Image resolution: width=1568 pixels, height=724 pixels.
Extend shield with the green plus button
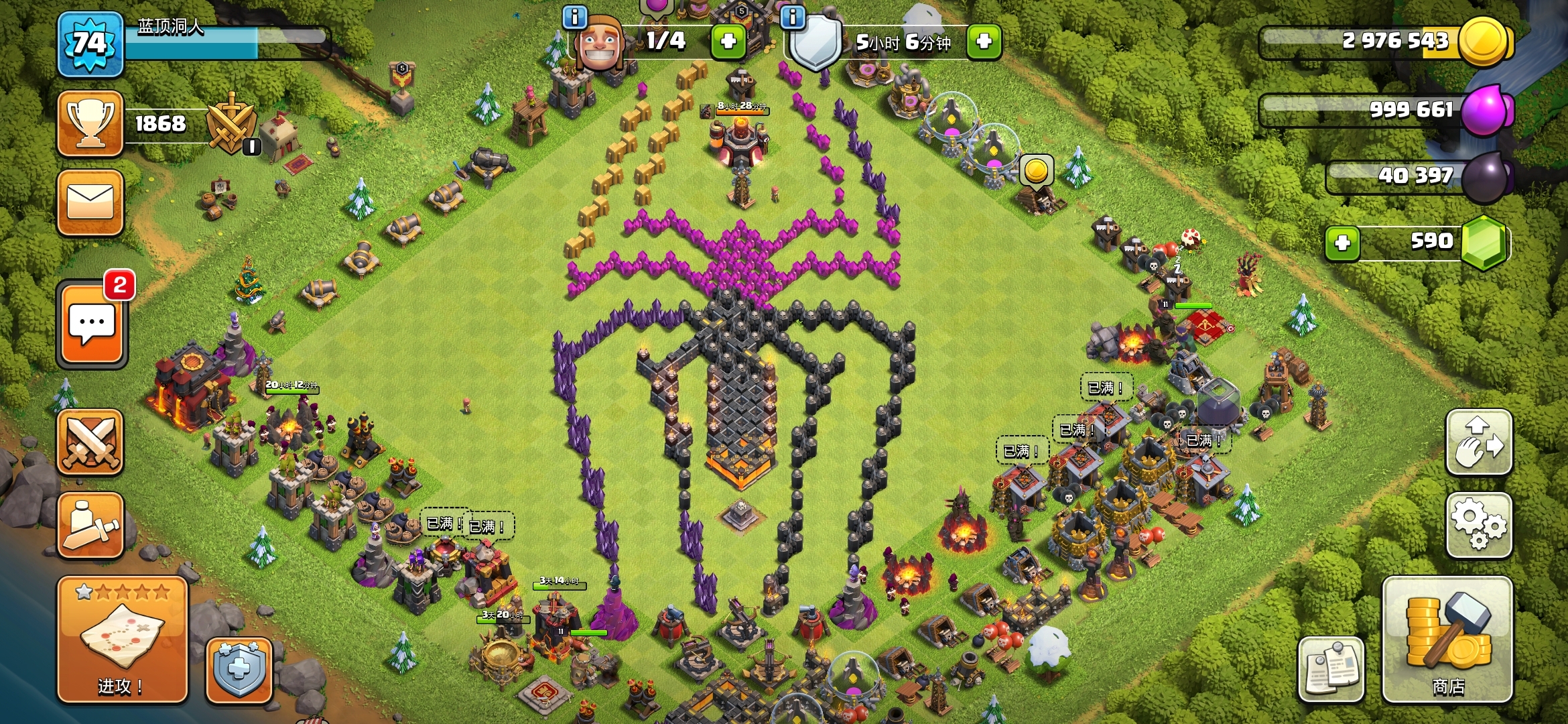click(984, 42)
